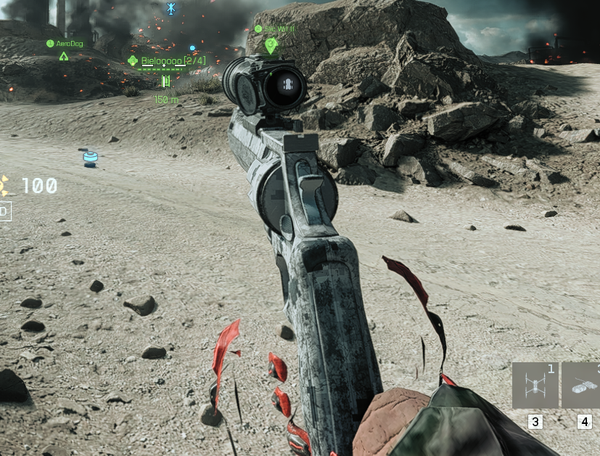The width and height of the screenshot is (600, 456).
Task: Click the Bielooooo squad marker
Action: pyautogui.click(x=132, y=61)
